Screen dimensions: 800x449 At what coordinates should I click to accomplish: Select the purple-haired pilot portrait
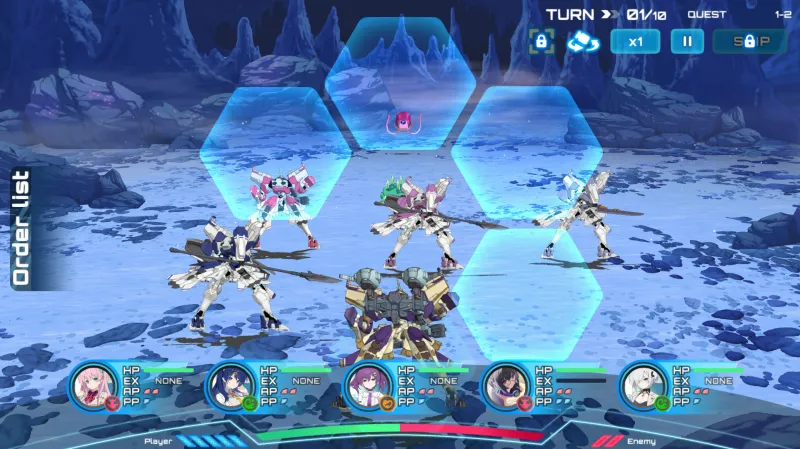click(370, 385)
